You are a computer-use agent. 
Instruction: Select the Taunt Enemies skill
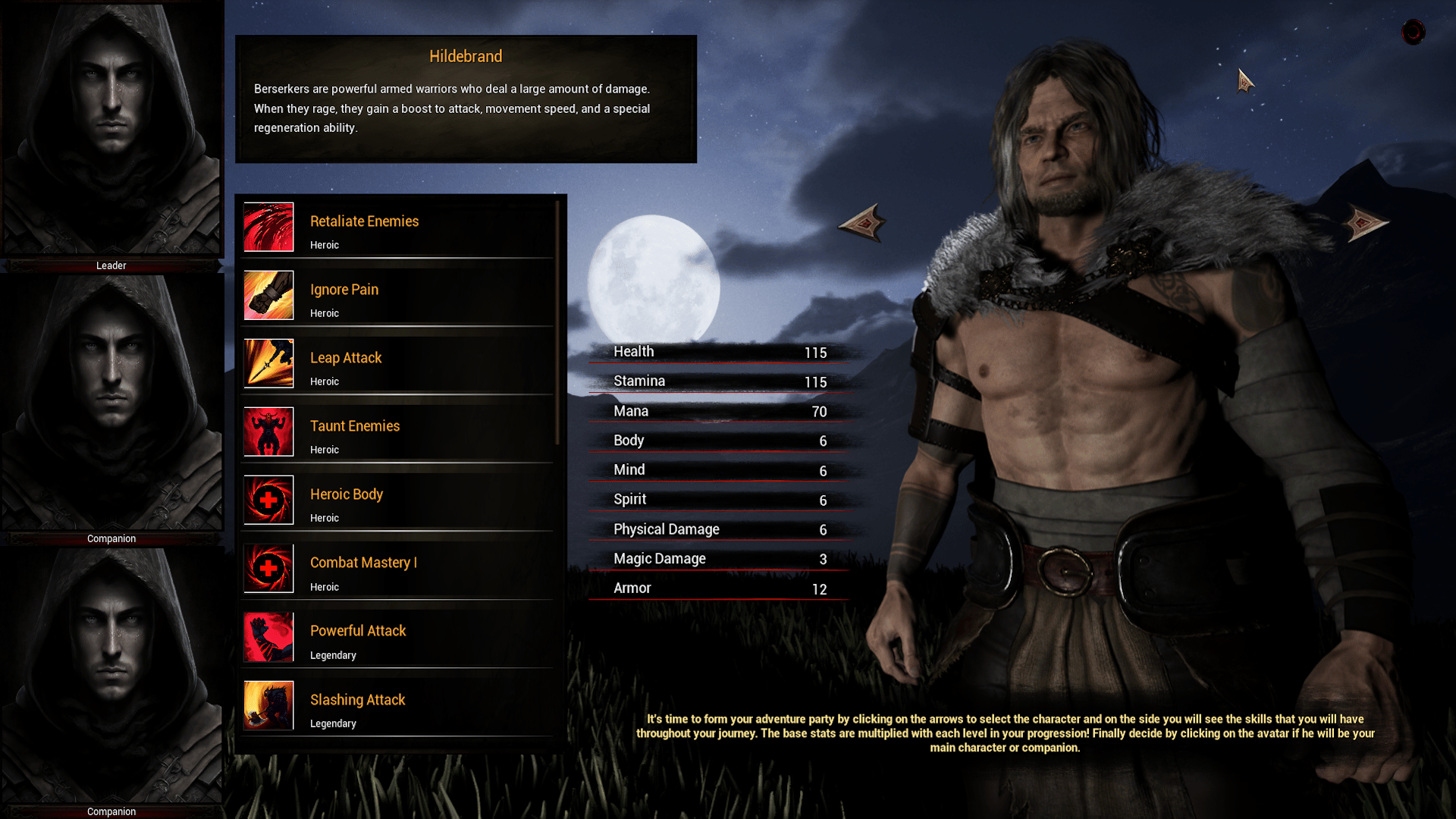coord(397,432)
